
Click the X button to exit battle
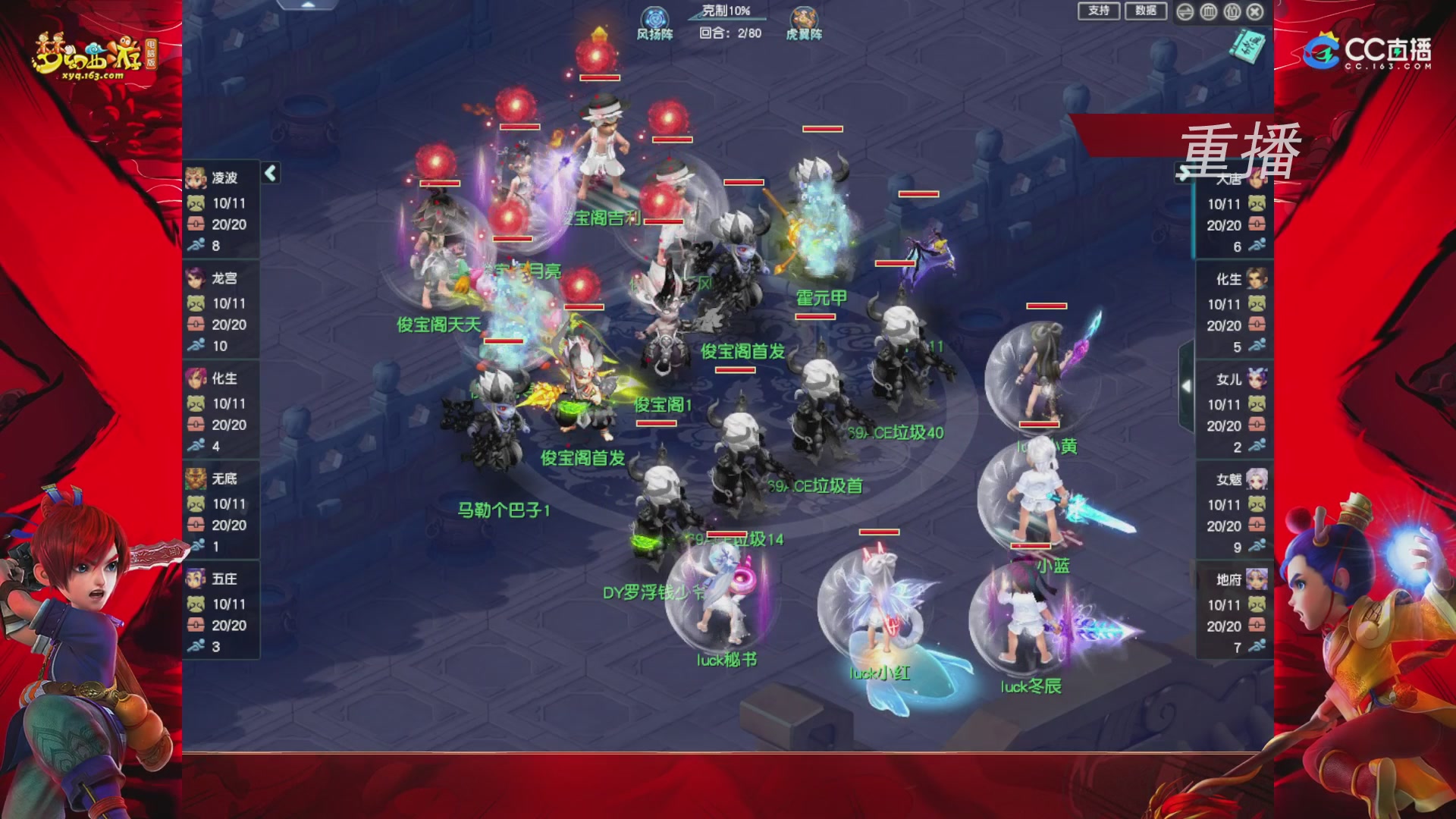1256,11
